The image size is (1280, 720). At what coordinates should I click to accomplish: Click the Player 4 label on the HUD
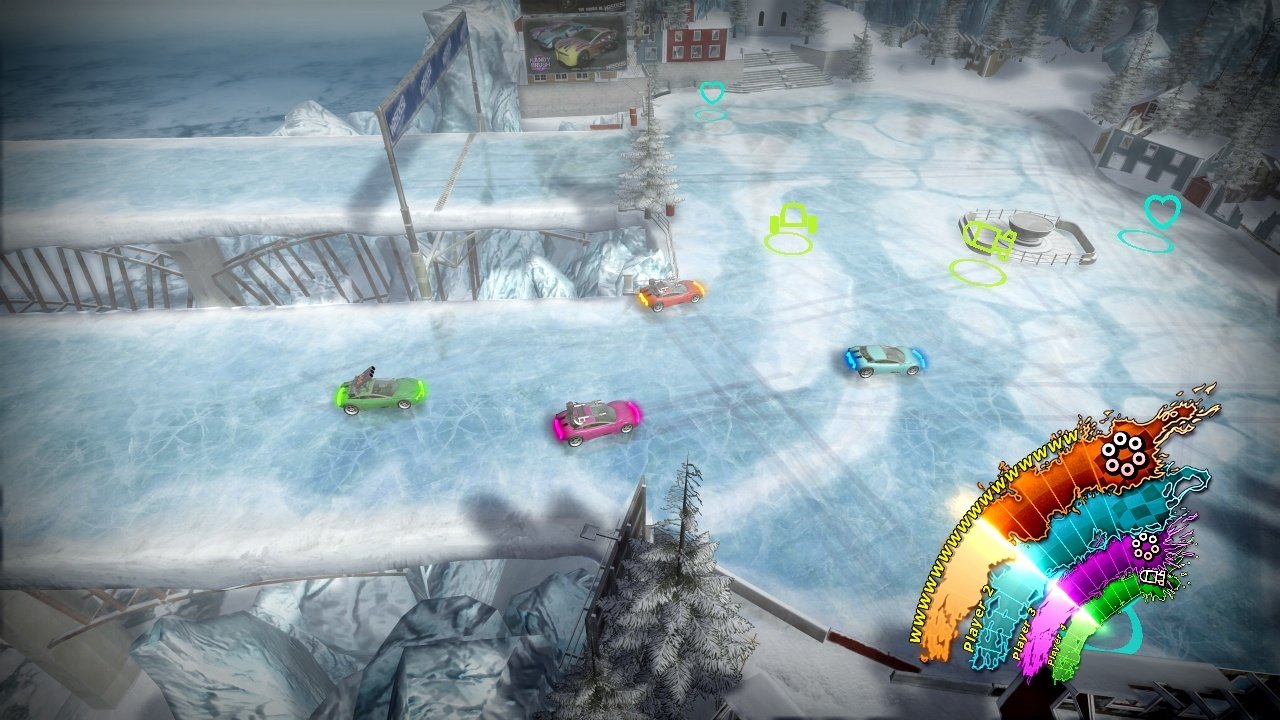[1059, 642]
